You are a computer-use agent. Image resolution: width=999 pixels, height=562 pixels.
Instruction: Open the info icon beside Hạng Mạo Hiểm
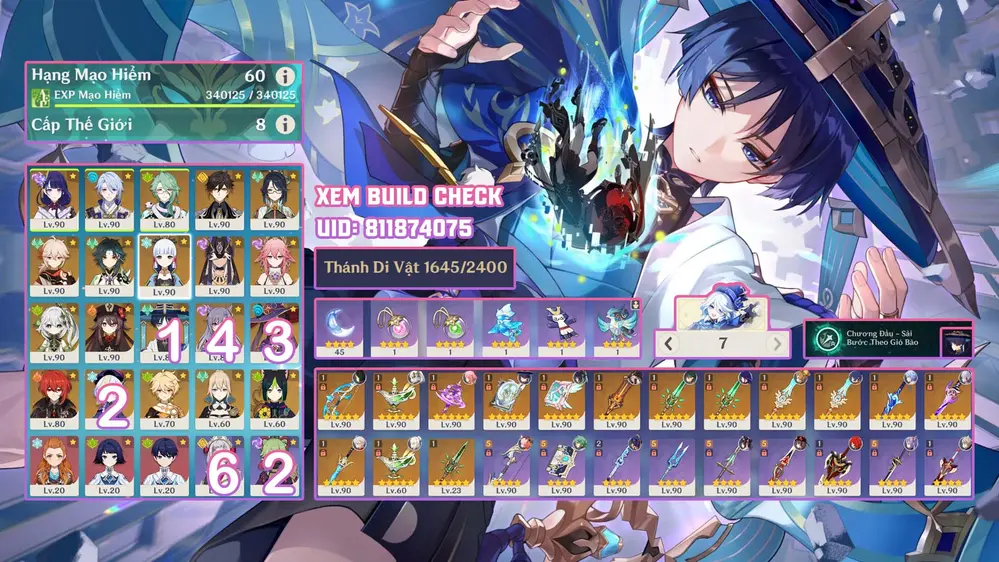286,77
